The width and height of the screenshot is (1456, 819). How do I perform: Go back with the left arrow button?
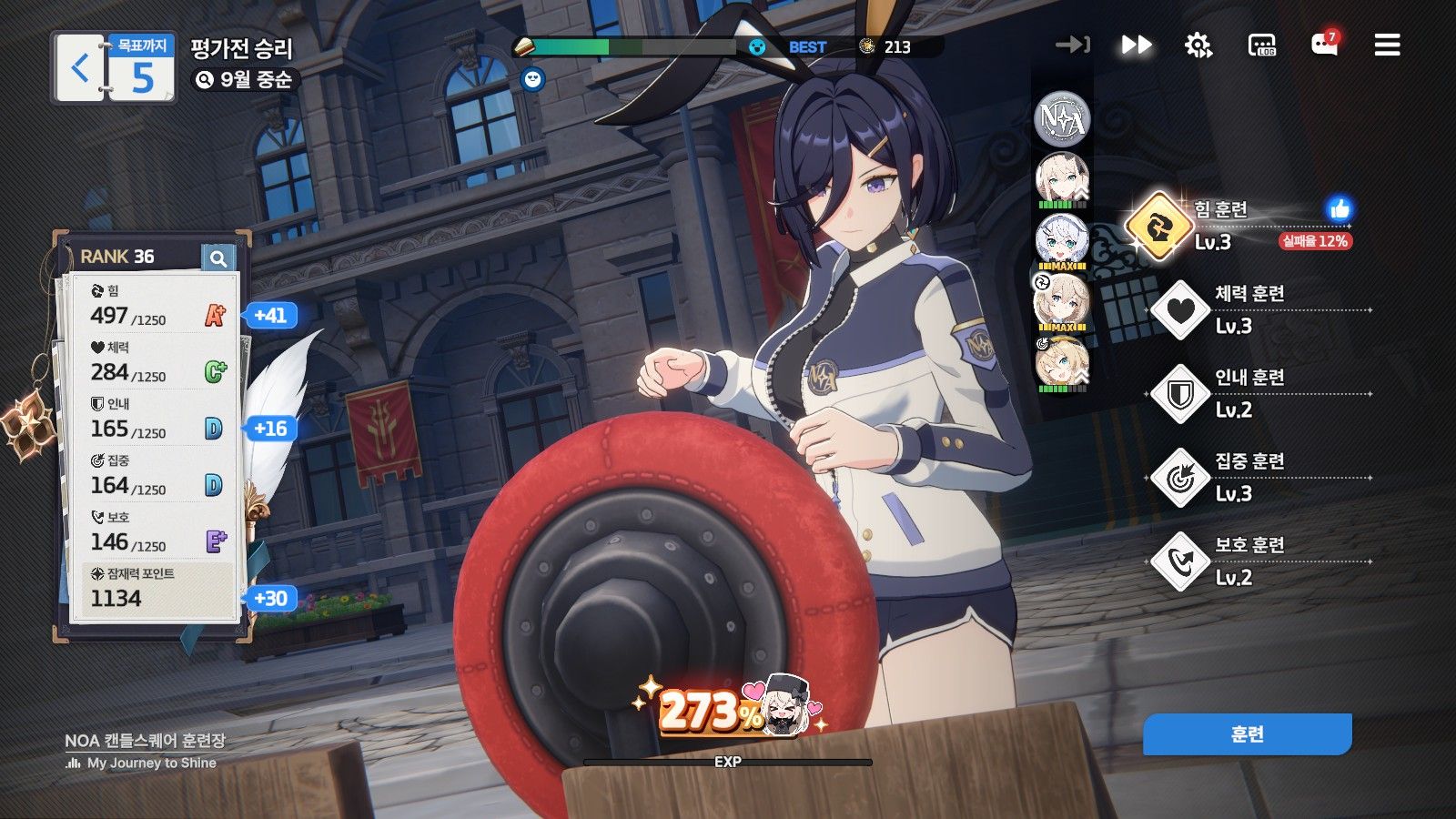(80, 68)
